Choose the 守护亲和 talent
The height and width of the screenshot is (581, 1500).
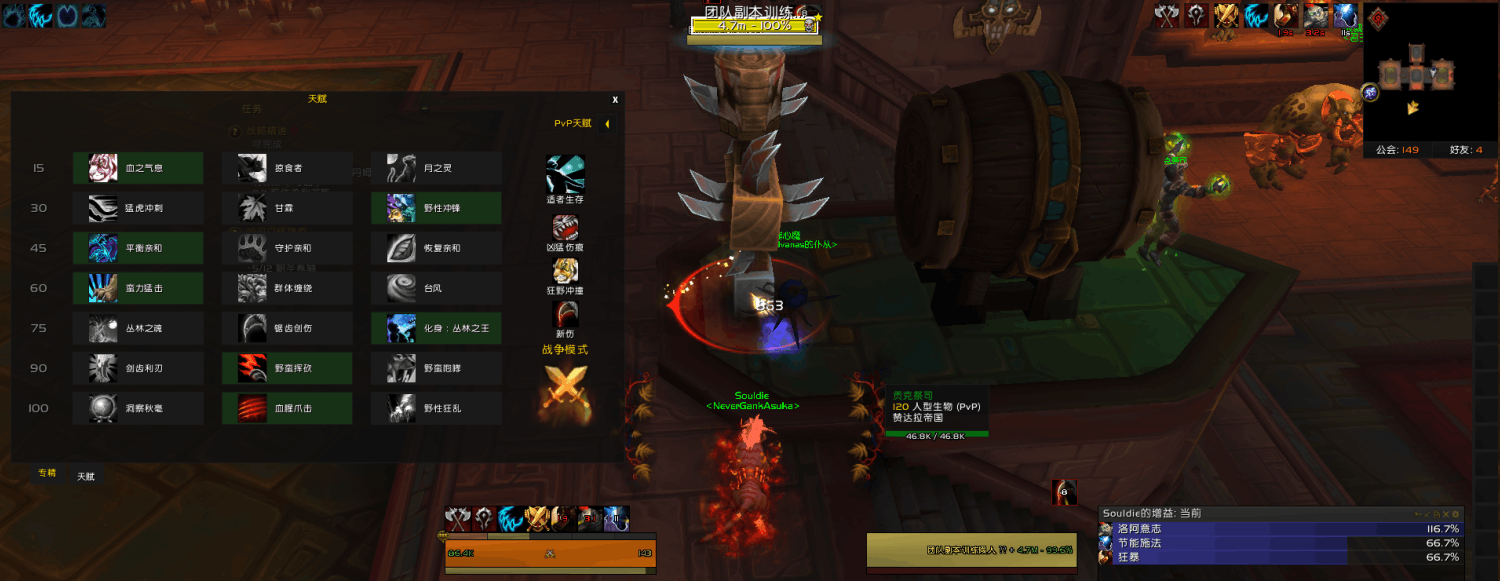[x=287, y=248]
